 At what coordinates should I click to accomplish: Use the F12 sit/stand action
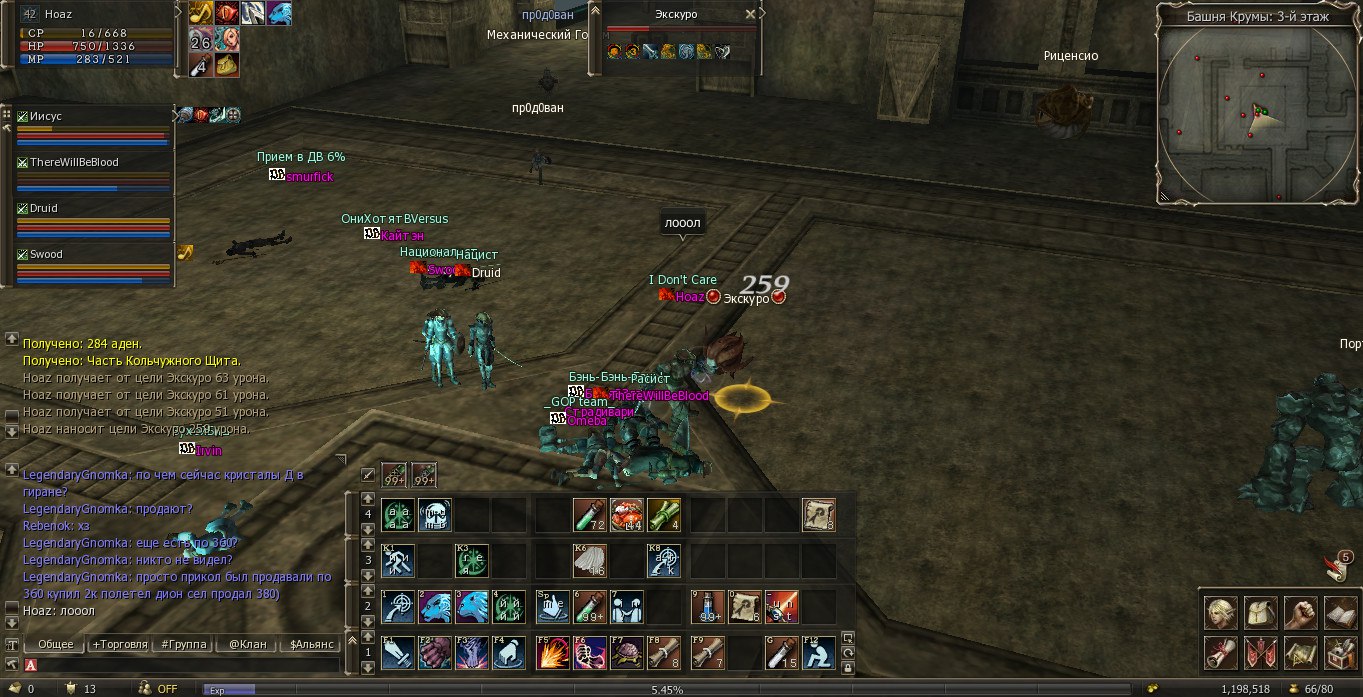coord(819,653)
